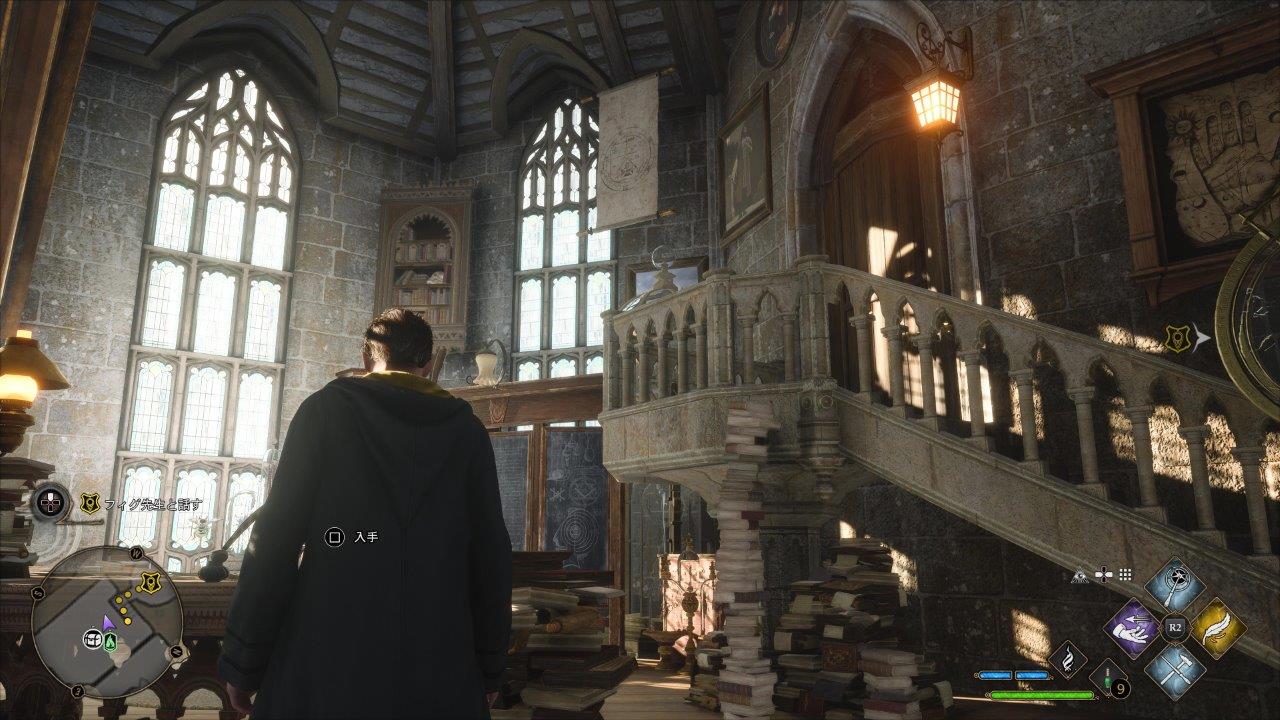Click the d-pad quest tracker icon
1280x720 pixels.
50,502
